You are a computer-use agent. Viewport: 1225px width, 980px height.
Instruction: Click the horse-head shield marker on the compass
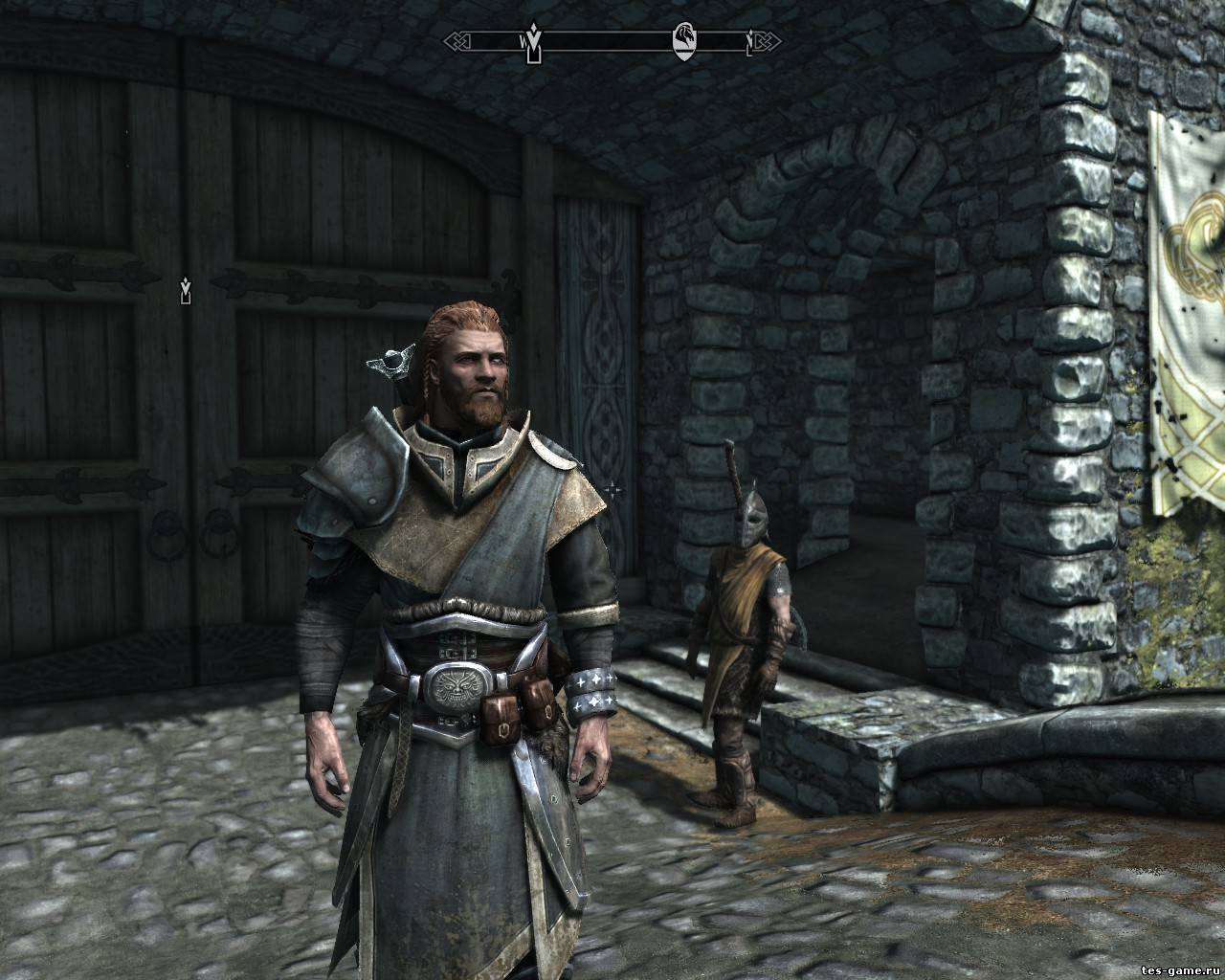point(687,39)
